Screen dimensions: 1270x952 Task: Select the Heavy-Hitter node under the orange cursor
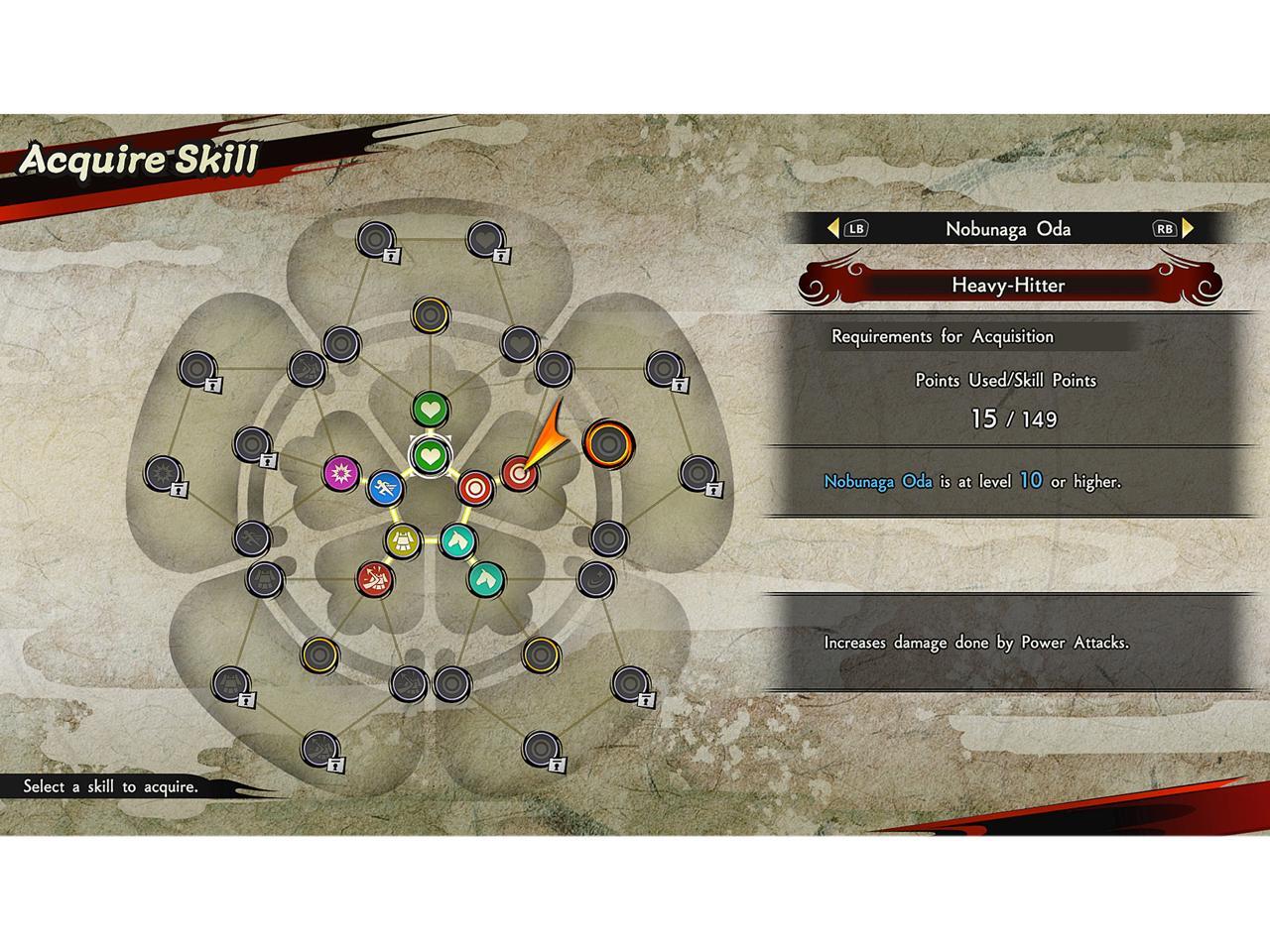(x=518, y=474)
